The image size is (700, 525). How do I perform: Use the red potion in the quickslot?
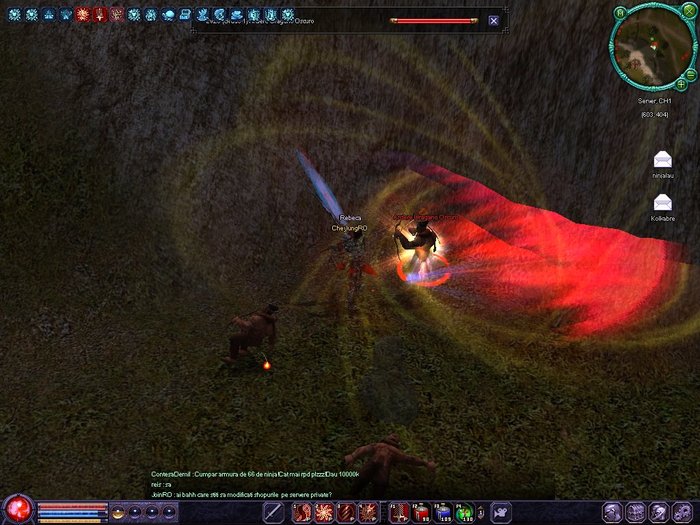[420, 513]
